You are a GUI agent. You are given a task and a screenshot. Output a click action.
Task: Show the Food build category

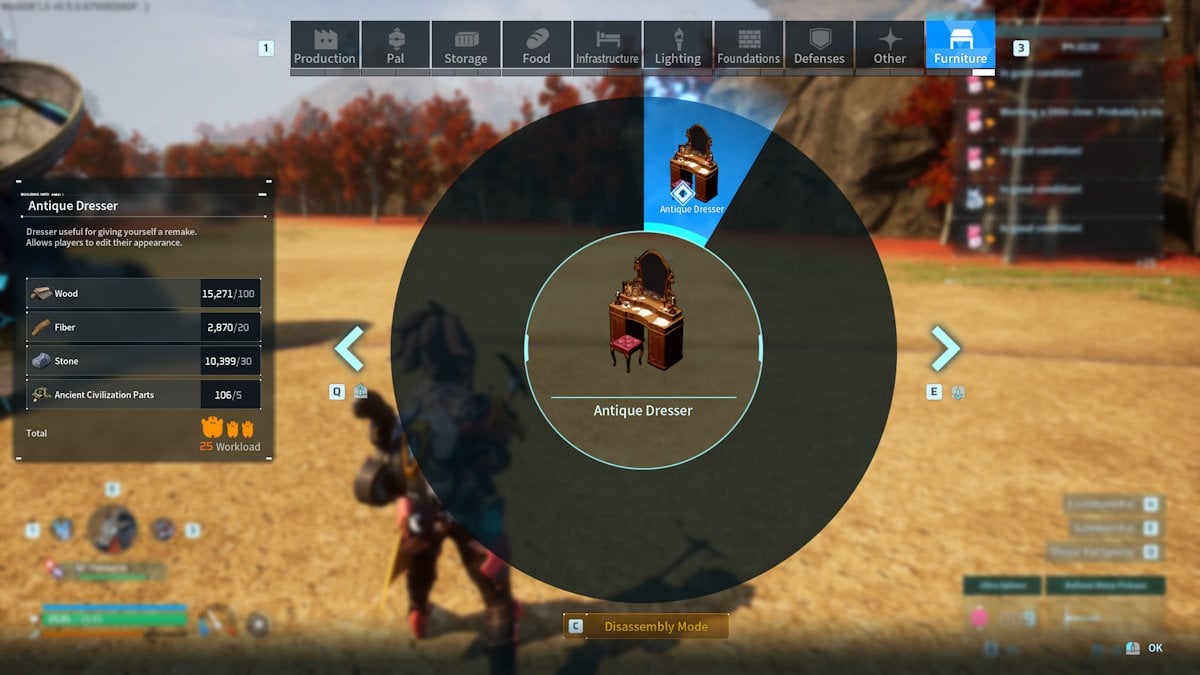pos(536,46)
